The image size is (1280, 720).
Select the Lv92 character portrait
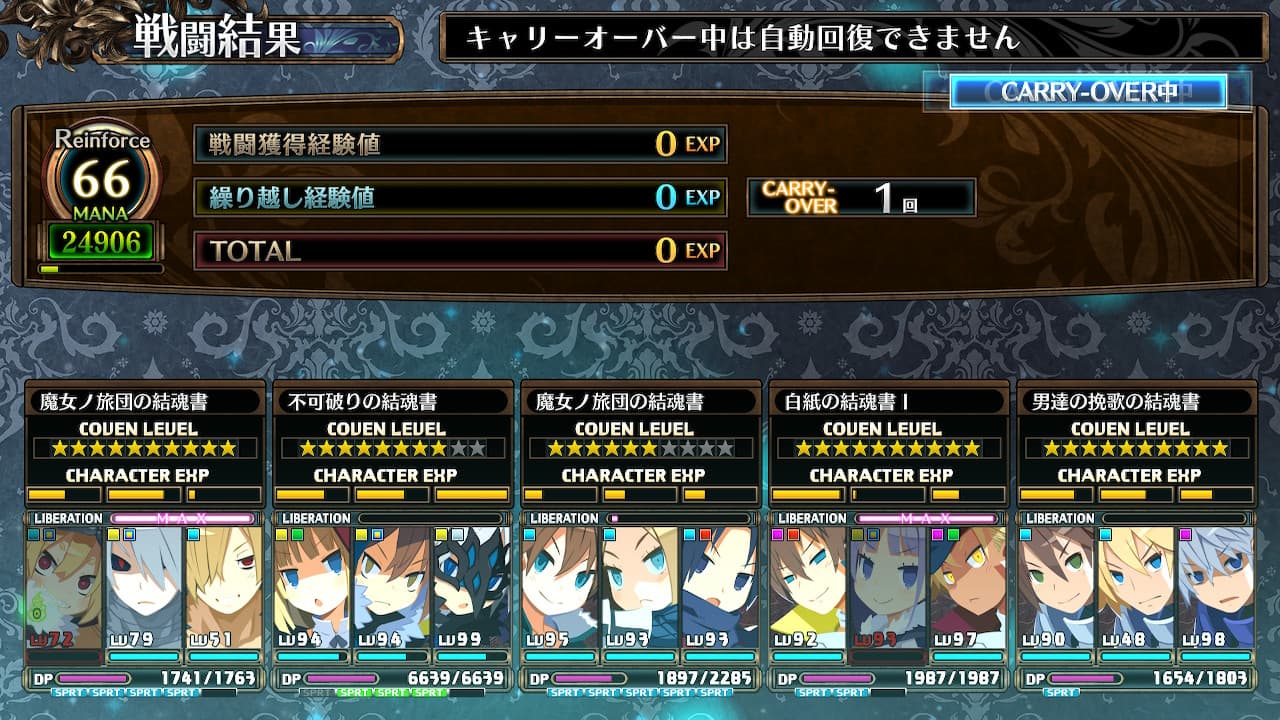(808, 588)
